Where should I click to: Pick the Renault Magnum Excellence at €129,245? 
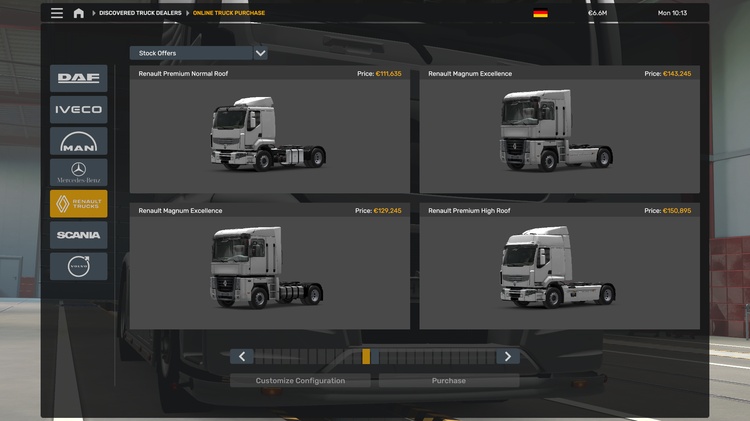(270, 267)
